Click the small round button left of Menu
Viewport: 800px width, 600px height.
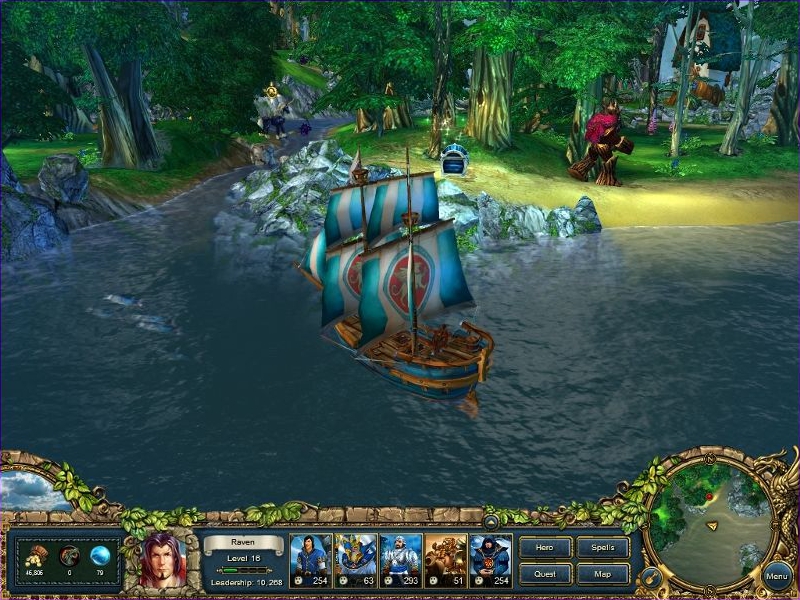coord(649,577)
